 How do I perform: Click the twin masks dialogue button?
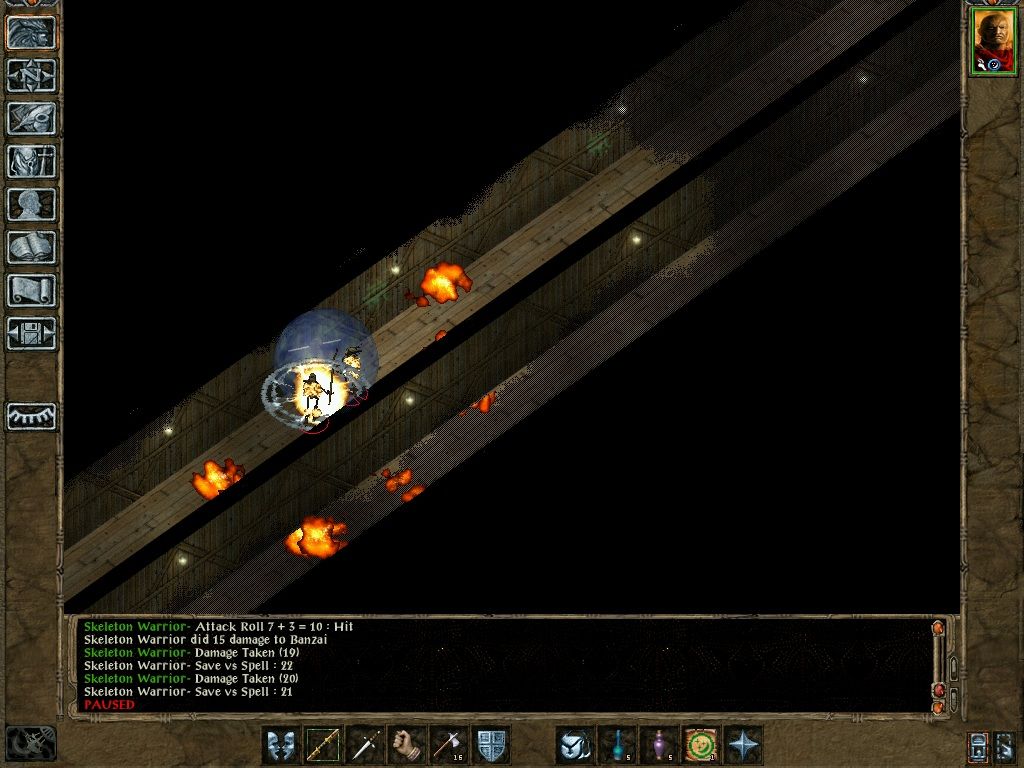coord(281,745)
